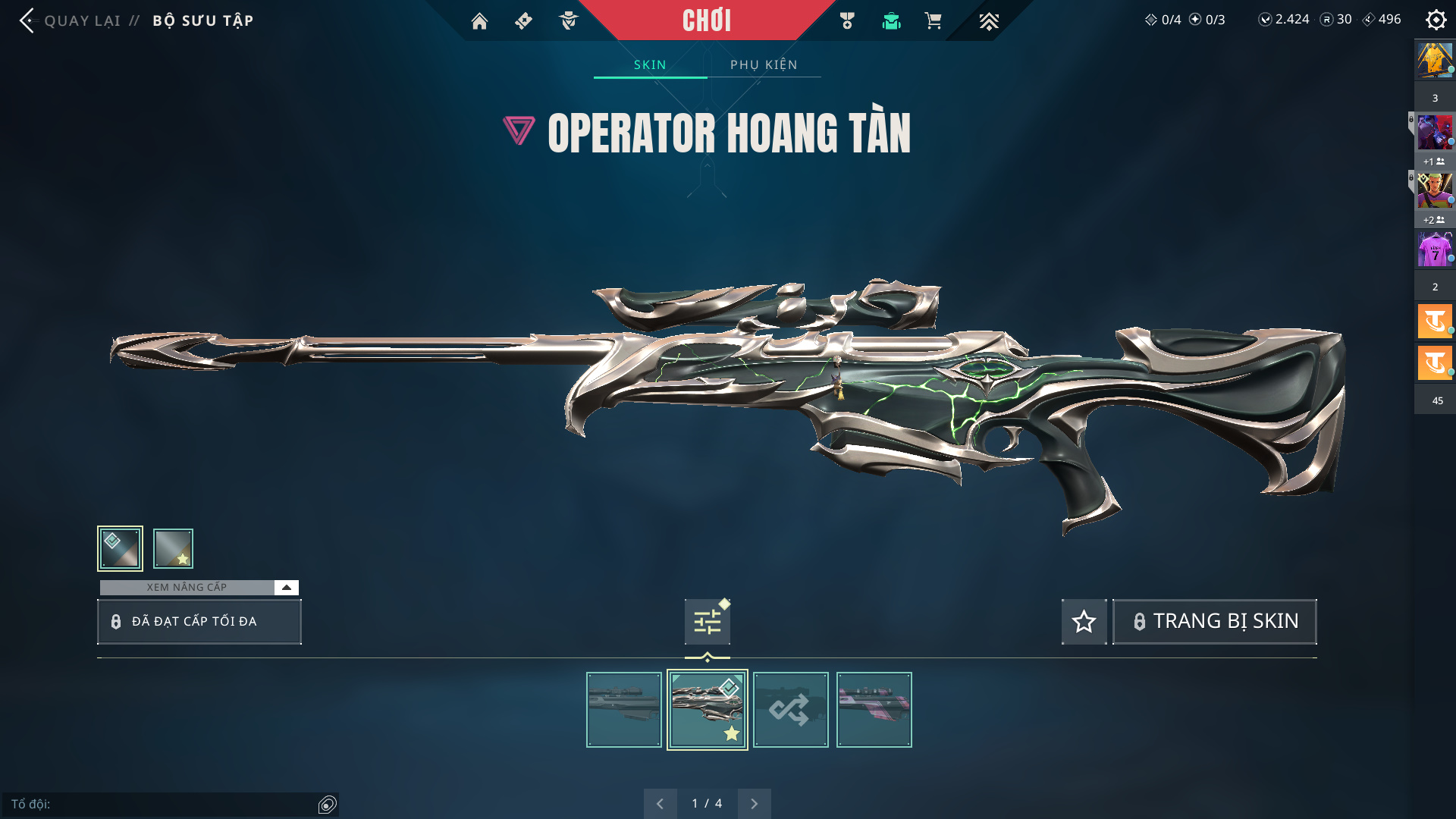1456x819 pixels.
Task: Click the red CHƠI play button
Action: (x=707, y=20)
